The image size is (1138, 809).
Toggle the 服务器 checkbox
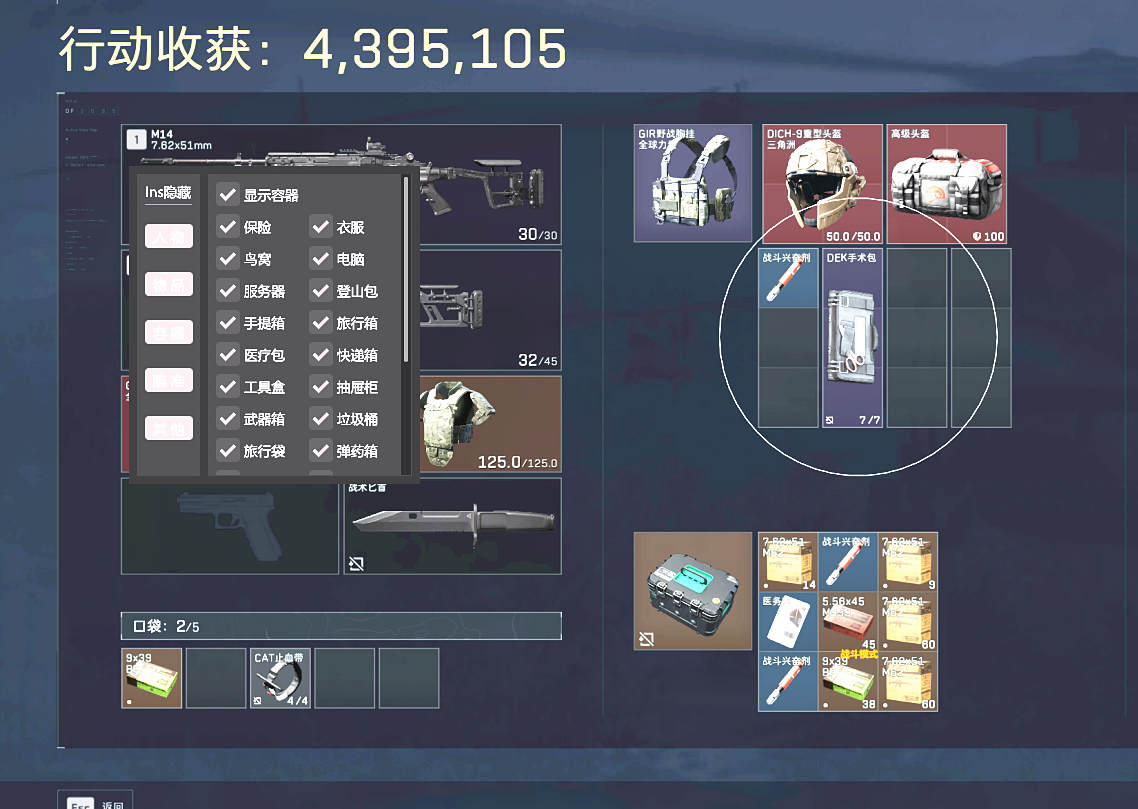click(x=228, y=291)
